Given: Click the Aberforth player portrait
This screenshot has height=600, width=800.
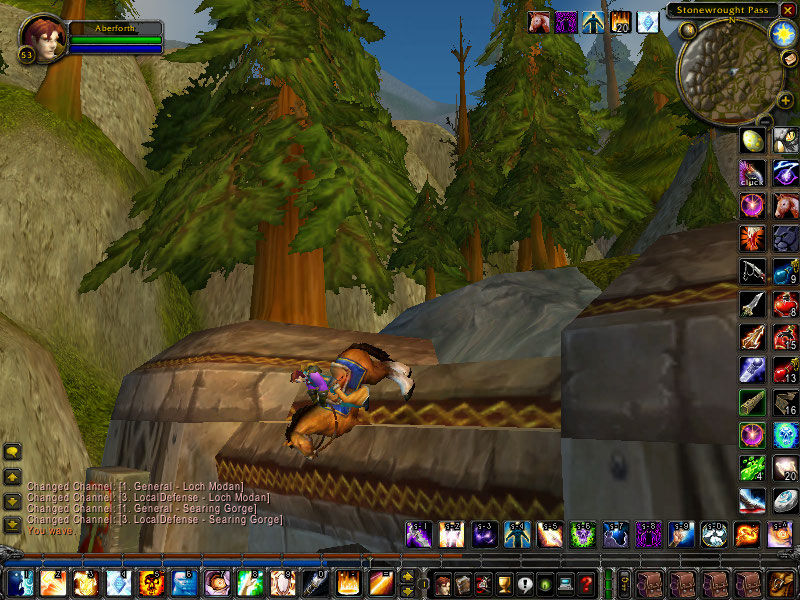Looking at the screenshot, I should click(40, 37).
